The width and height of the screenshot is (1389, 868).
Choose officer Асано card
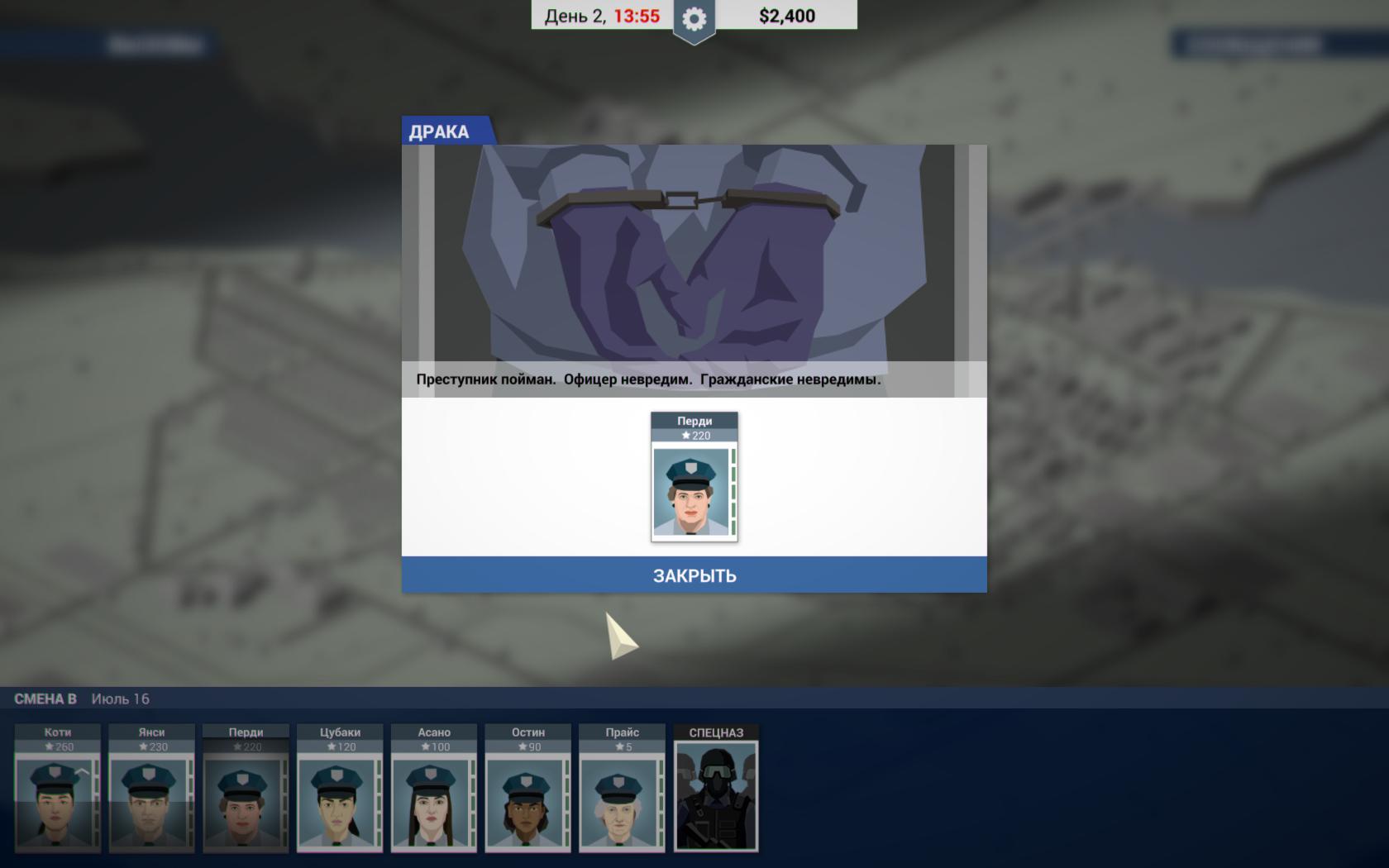[x=434, y=789]
